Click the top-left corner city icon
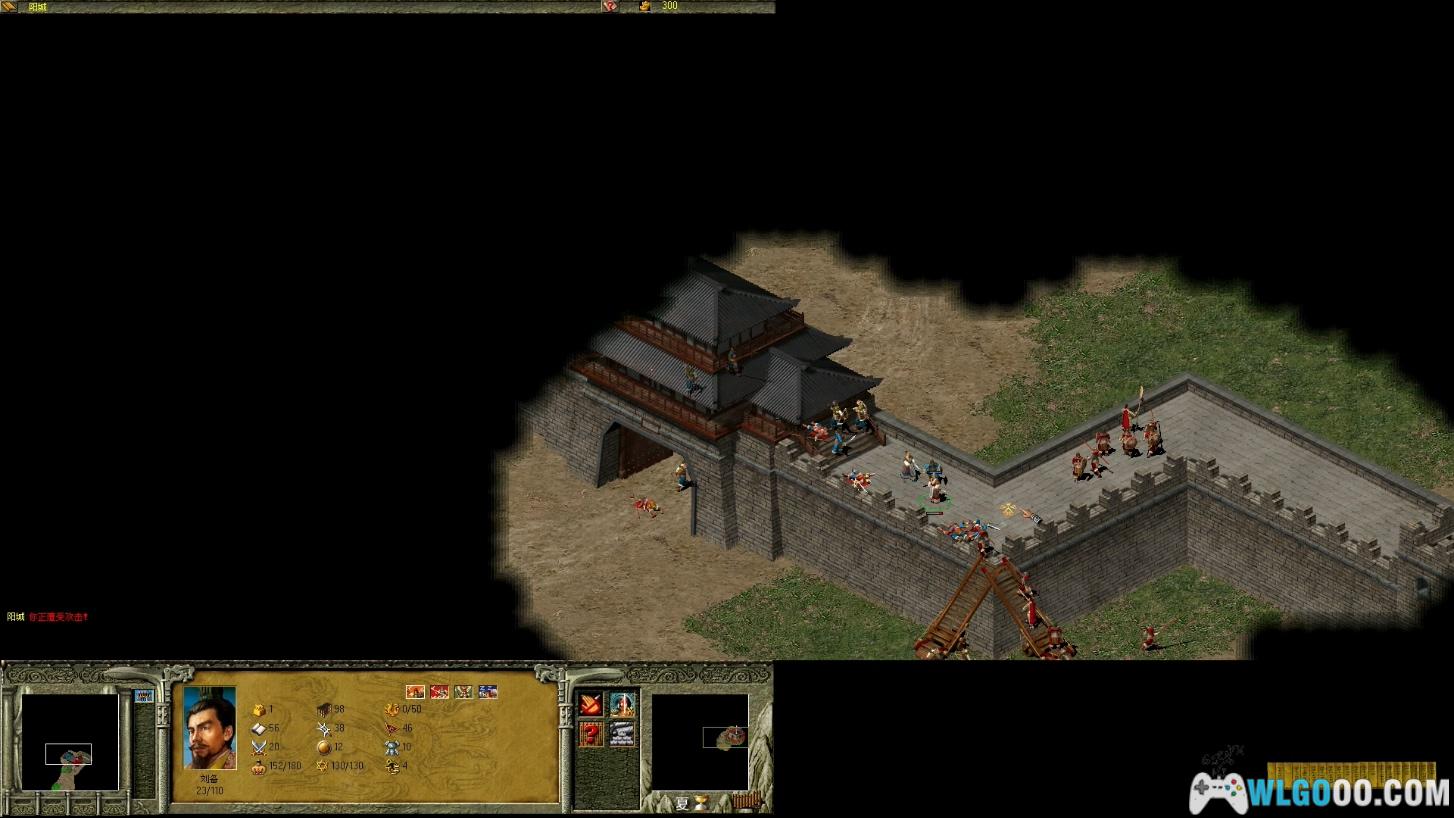 [10, 6]
